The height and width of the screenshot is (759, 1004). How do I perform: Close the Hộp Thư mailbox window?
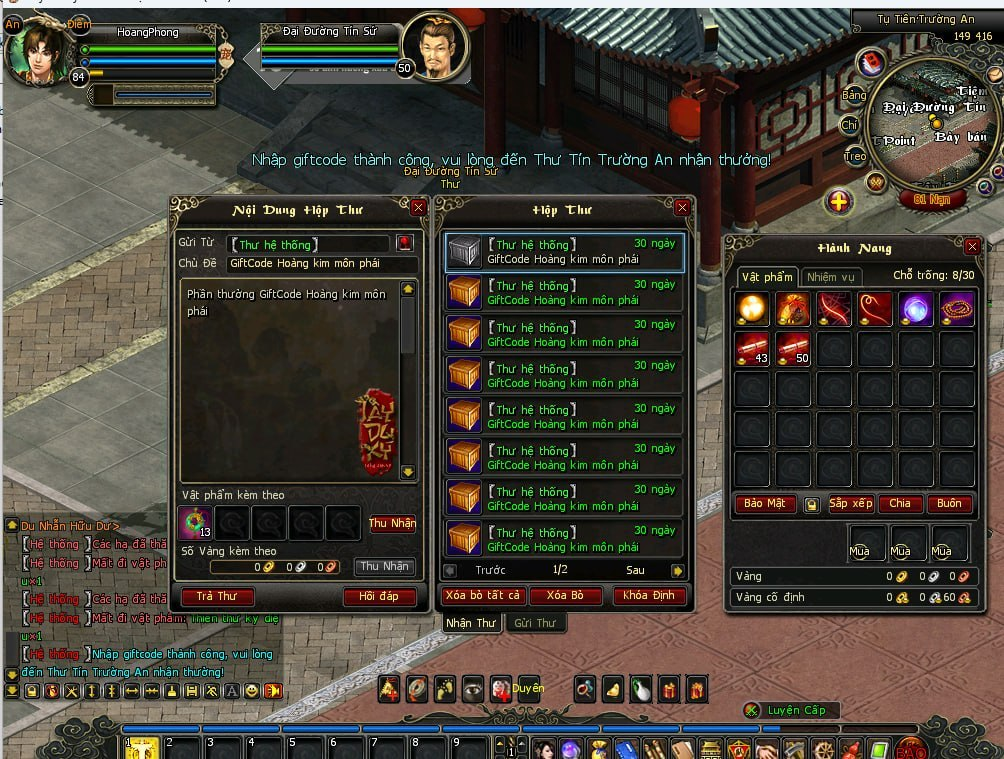[x=682, y=208]
